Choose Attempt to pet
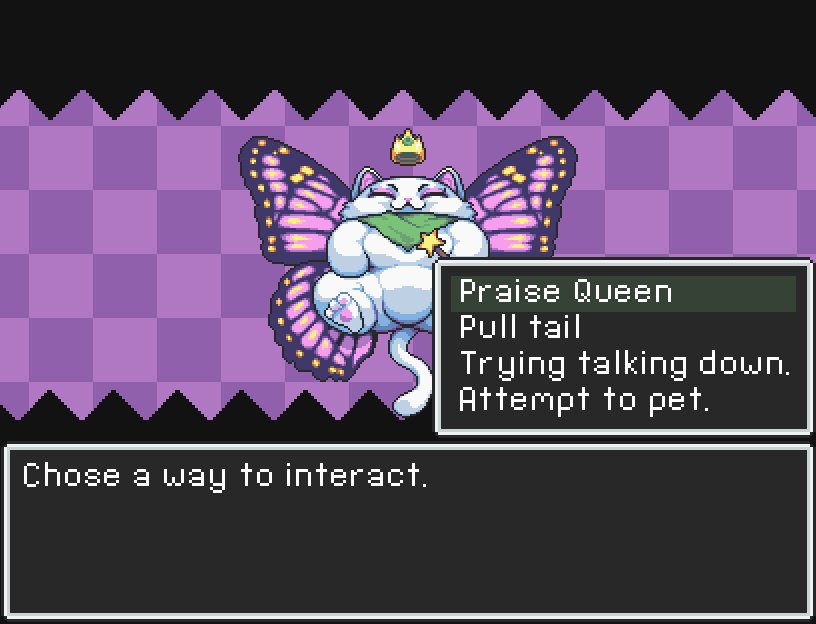 coord(584,400)
